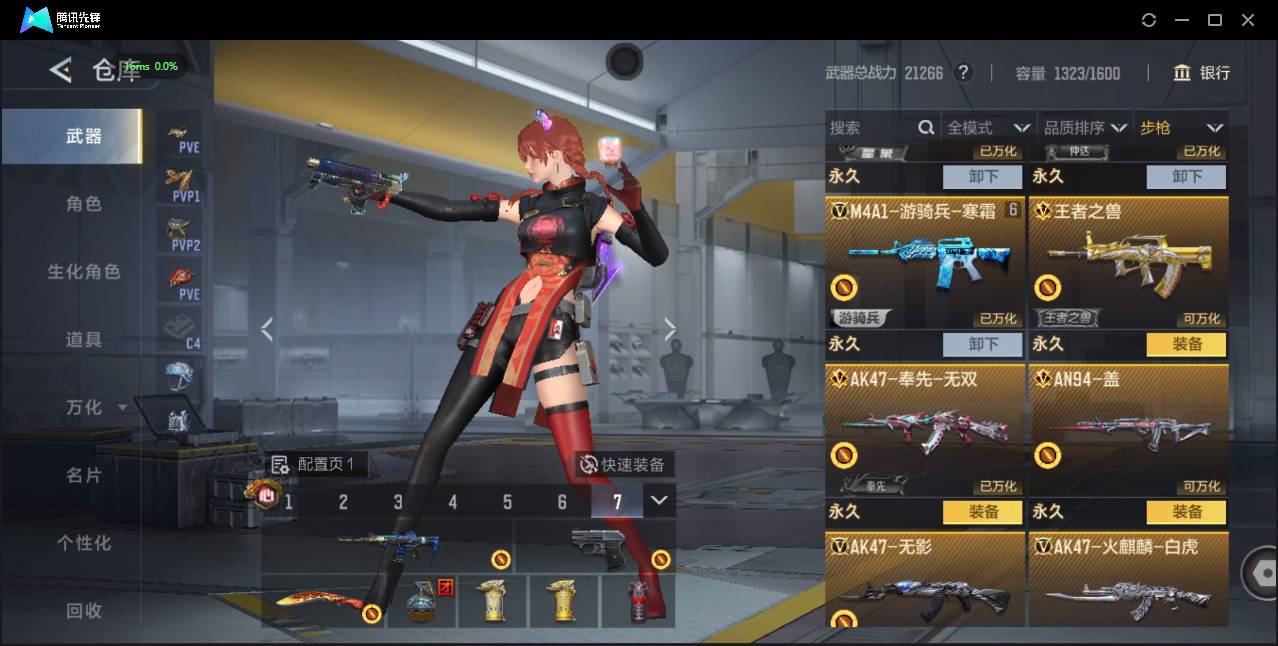
Task: Select the 道具 tab
Action: coord(84,340)
